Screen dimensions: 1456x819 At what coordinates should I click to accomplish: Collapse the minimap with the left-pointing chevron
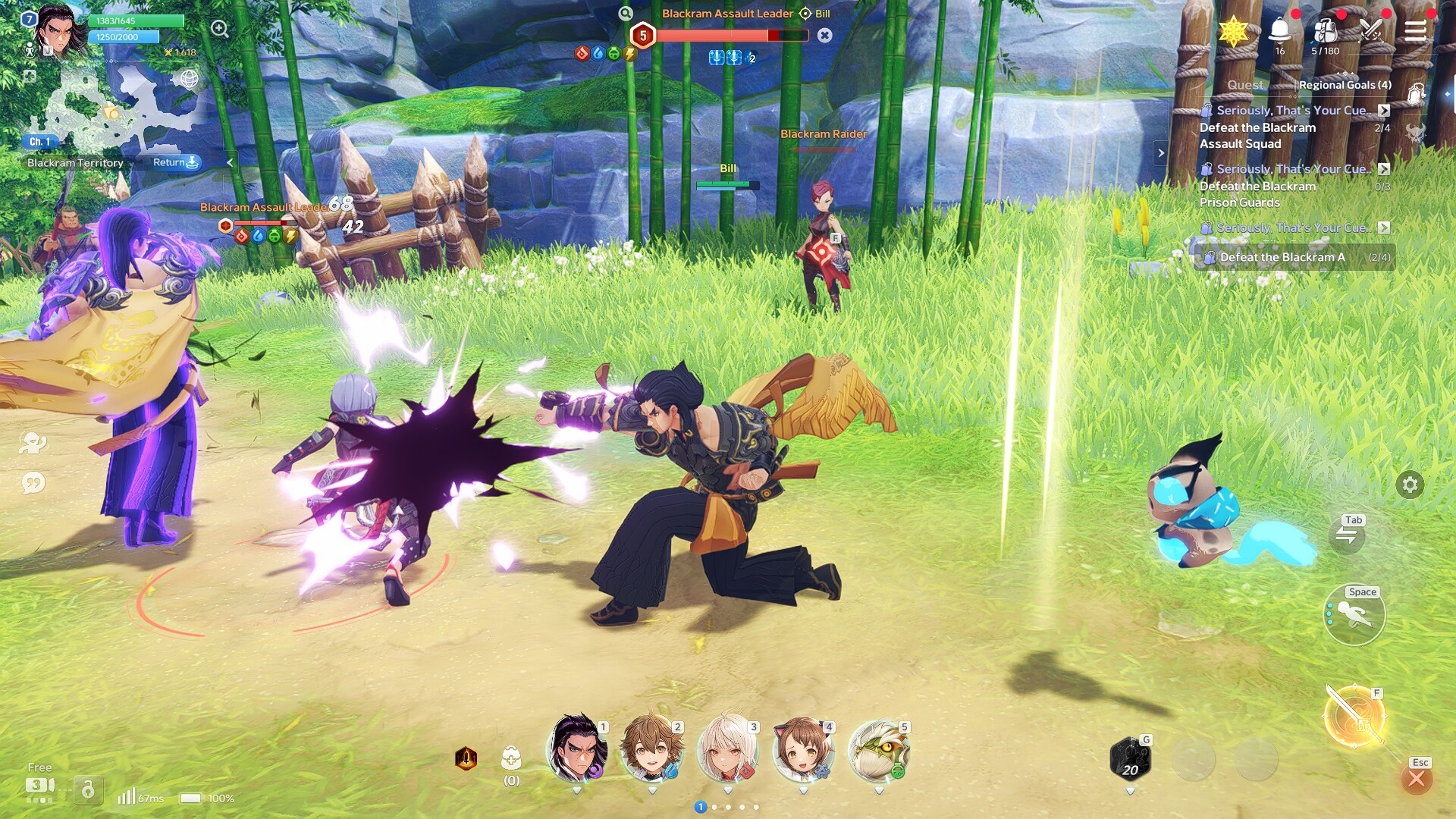click(230, 162)
